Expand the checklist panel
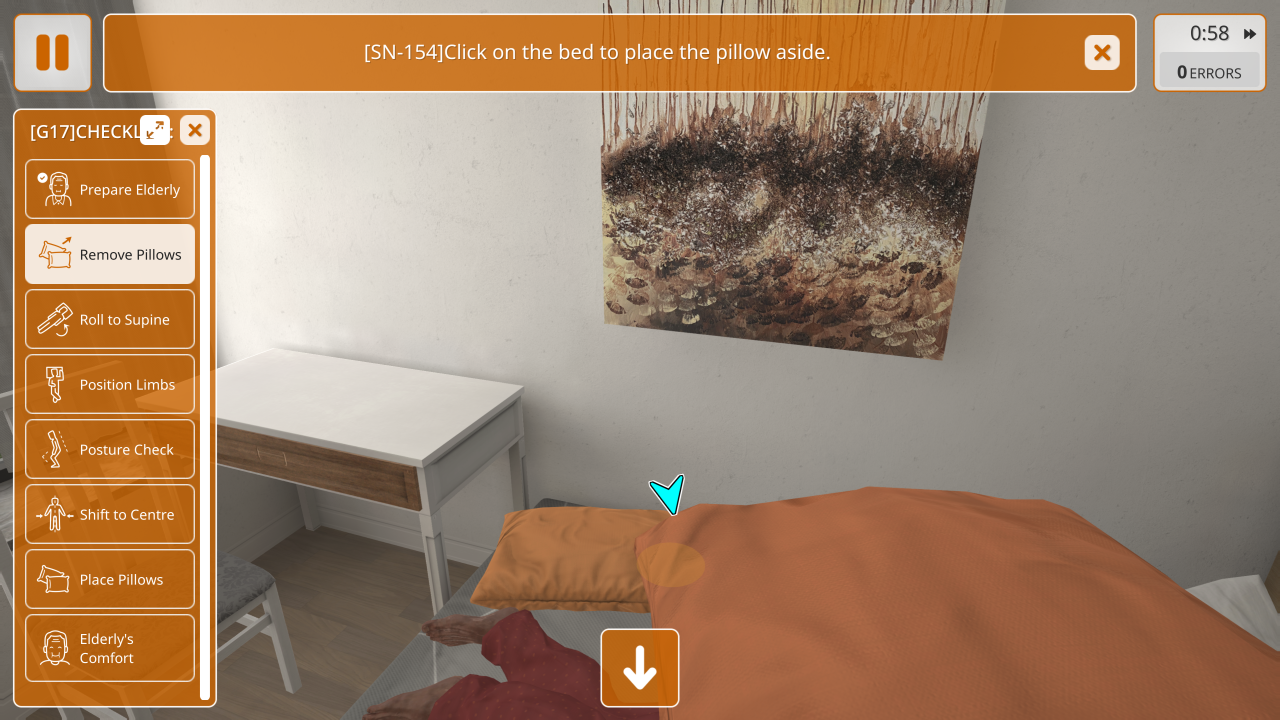 coord(155,130)
